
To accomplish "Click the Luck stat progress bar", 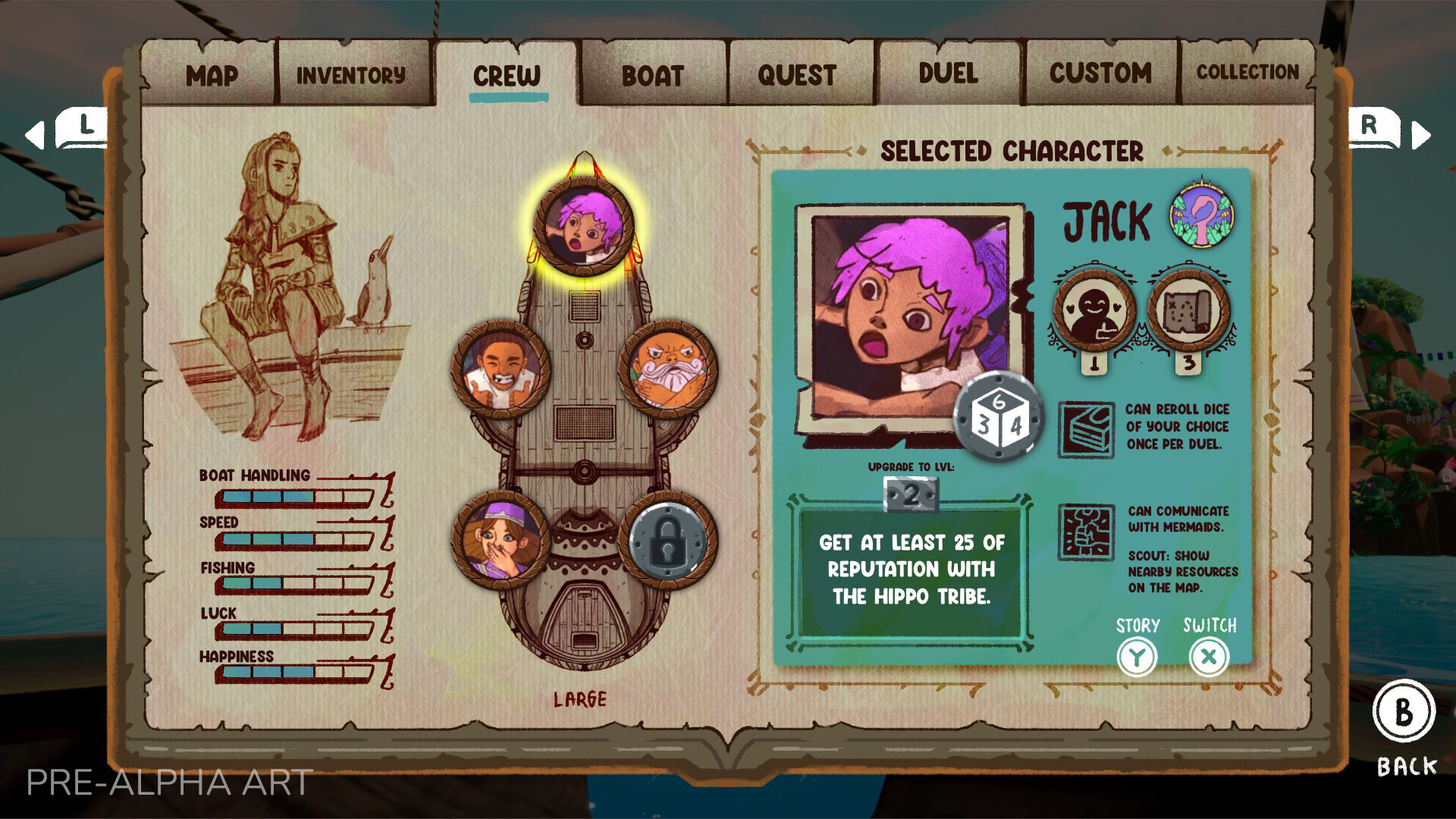I will pyautogui.click(x=292, y=629).
